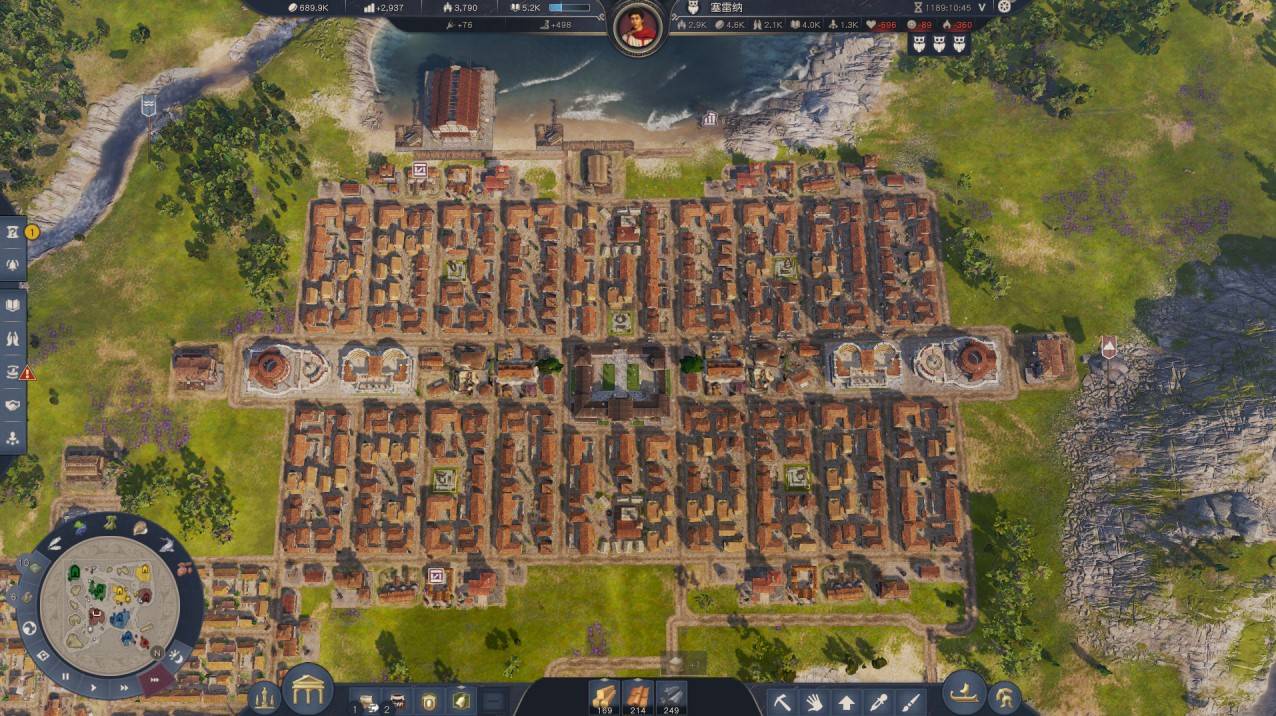Activate the eyedropper copy tool

pyautogui.click(x=878, y=701)
